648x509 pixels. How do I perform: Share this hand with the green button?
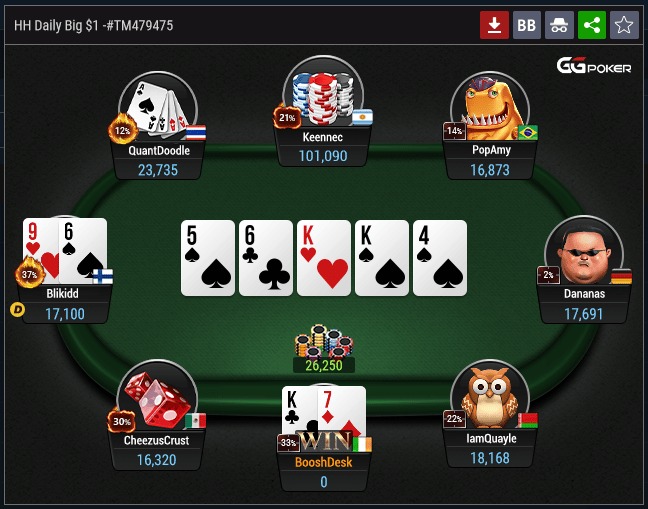[x=591, y=25]
